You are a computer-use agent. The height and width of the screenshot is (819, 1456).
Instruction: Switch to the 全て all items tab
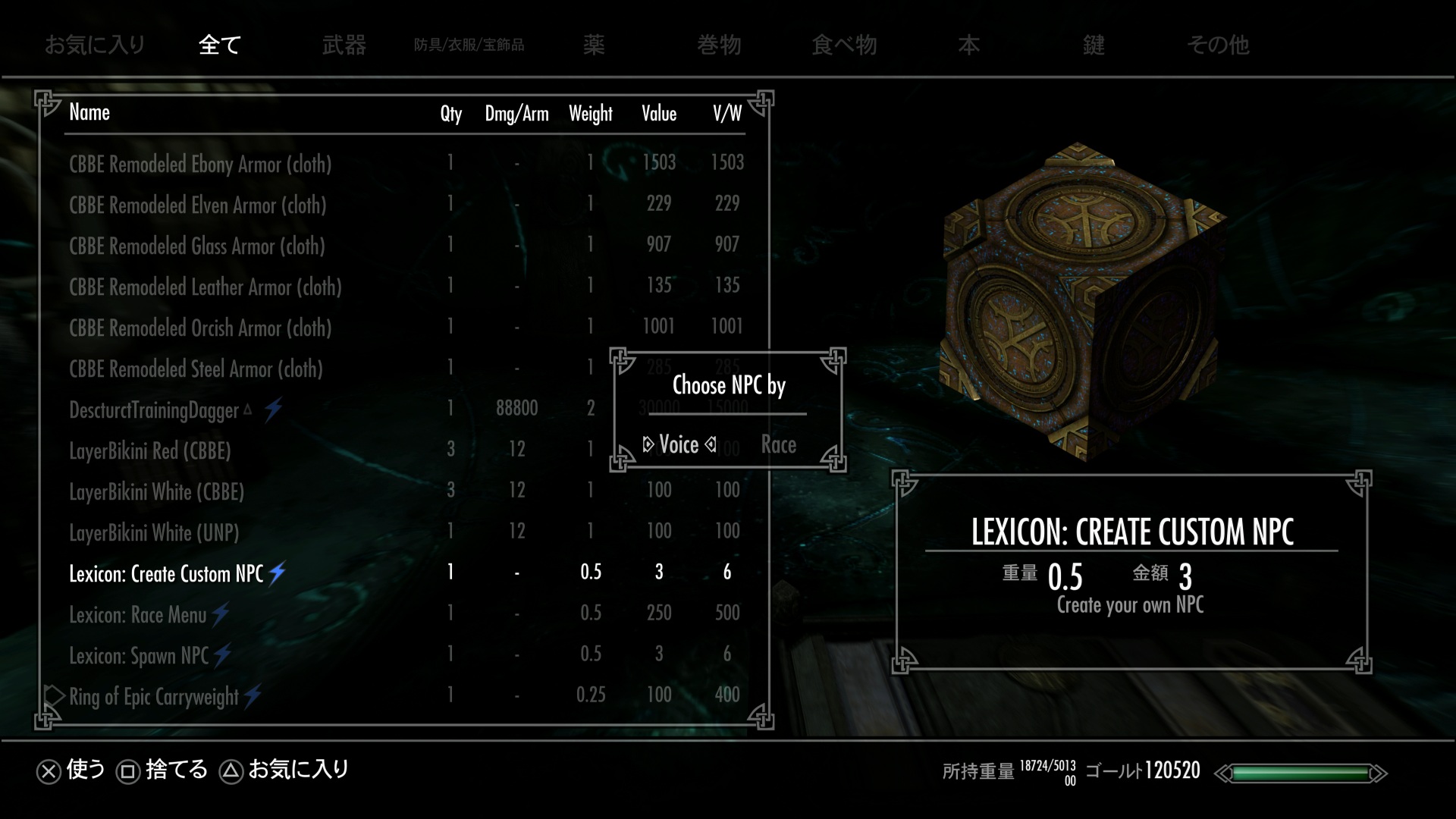[x=219, y=45]
